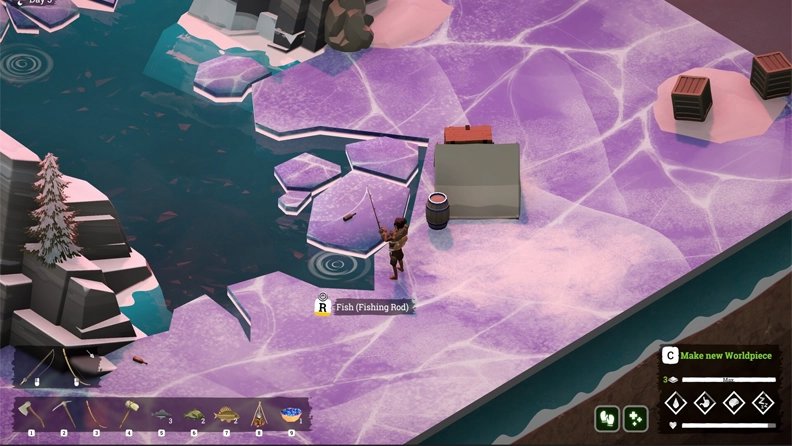Select the bowl of blueberries

pyautogui.click(x=291, y=415)
